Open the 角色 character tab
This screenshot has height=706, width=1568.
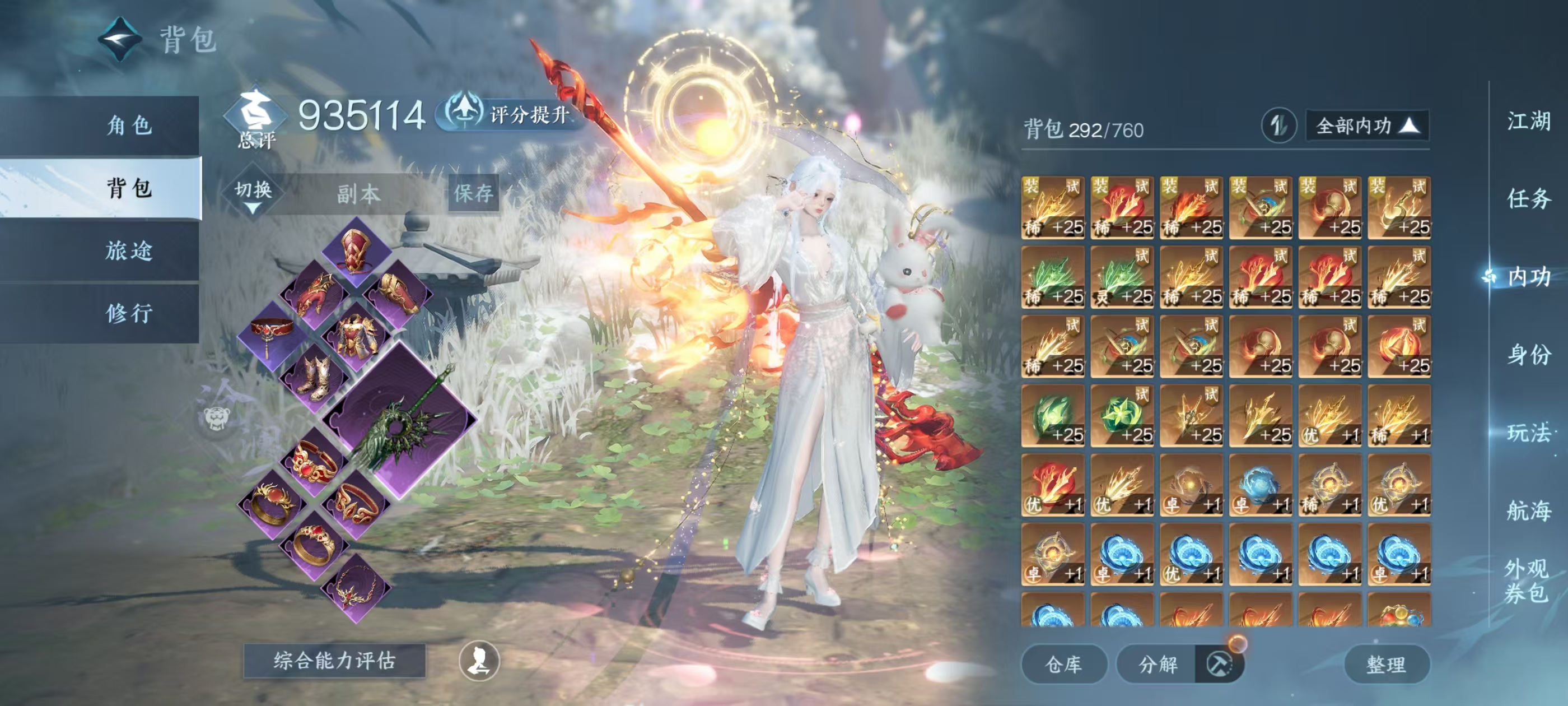[x=129, y=126]
